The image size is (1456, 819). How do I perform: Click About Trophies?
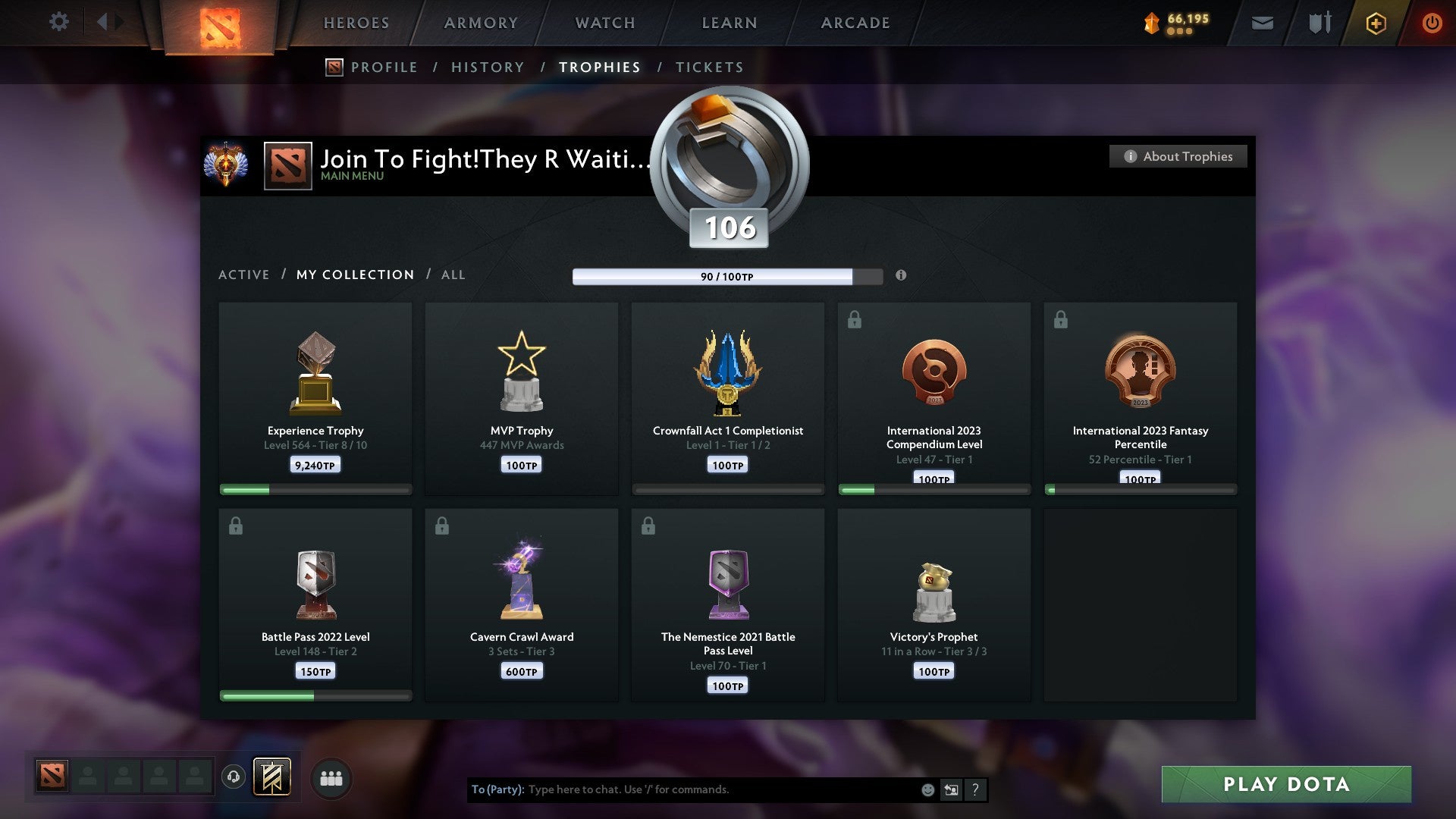pos(1178,156)
